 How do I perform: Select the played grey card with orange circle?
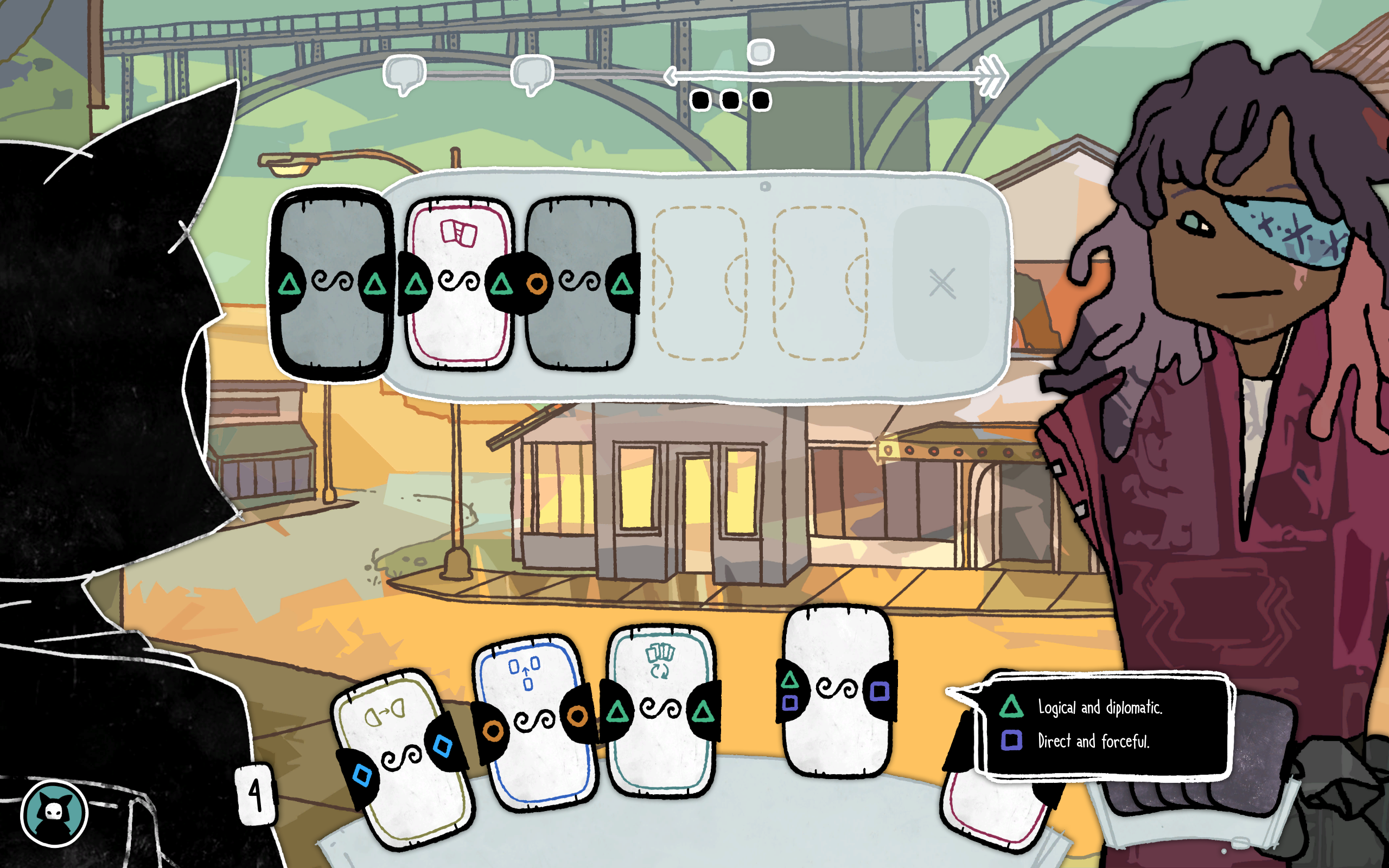pos(579,284)
